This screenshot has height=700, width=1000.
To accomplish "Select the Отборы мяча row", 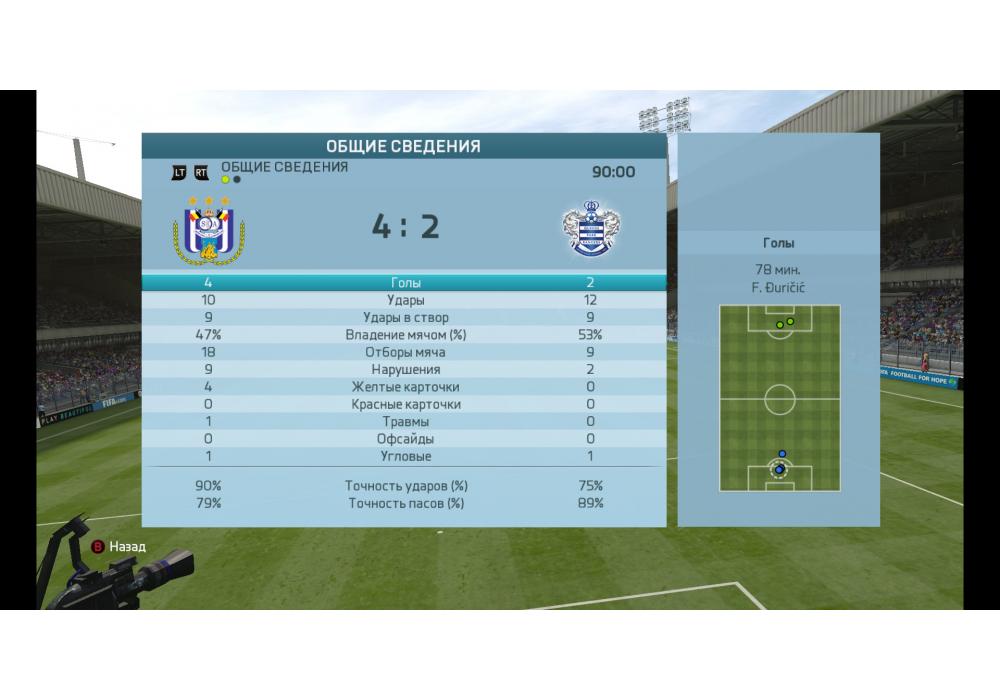I will click(x=404, y=352).
